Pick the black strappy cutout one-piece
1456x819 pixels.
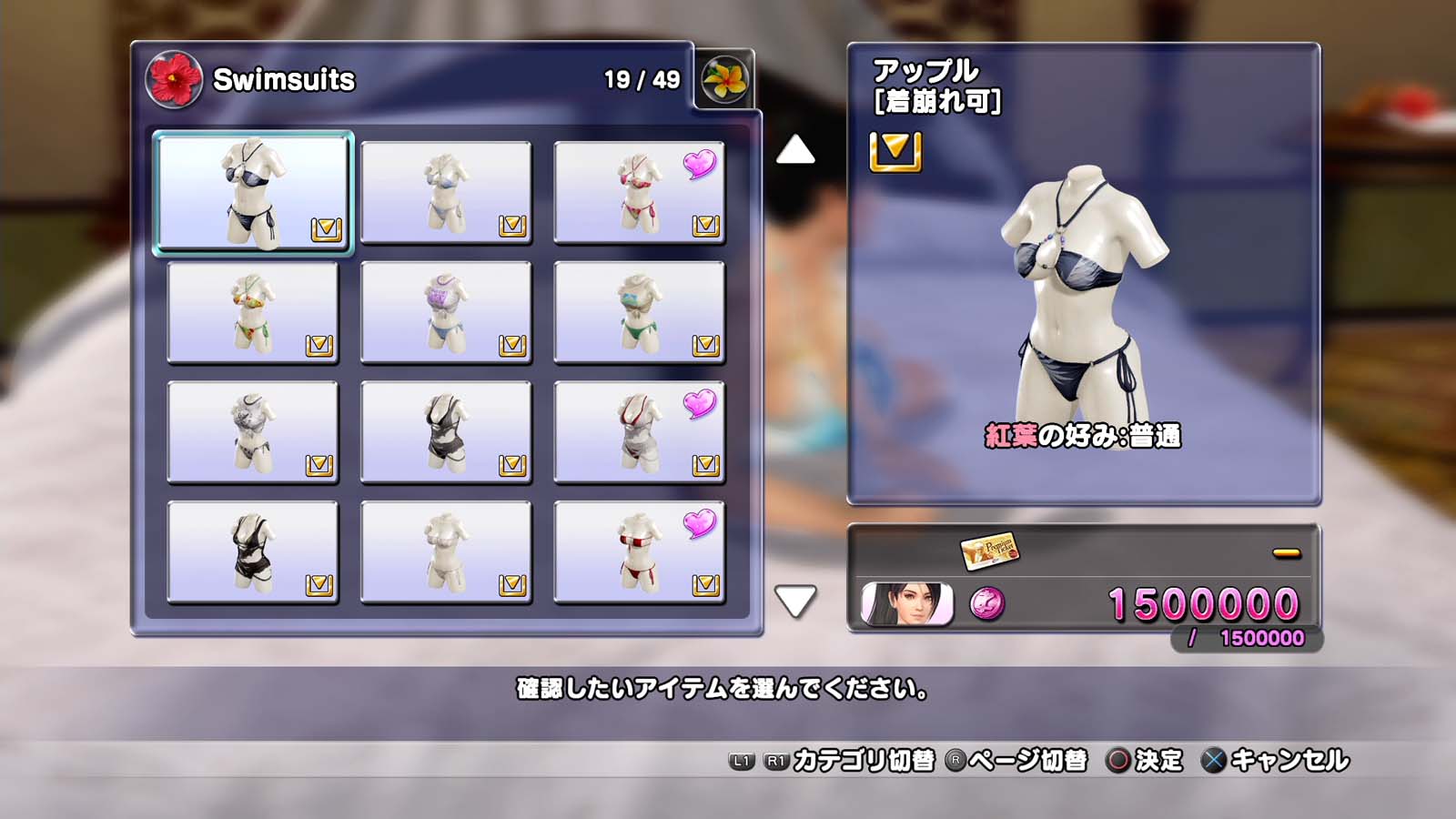pos(252,552)
